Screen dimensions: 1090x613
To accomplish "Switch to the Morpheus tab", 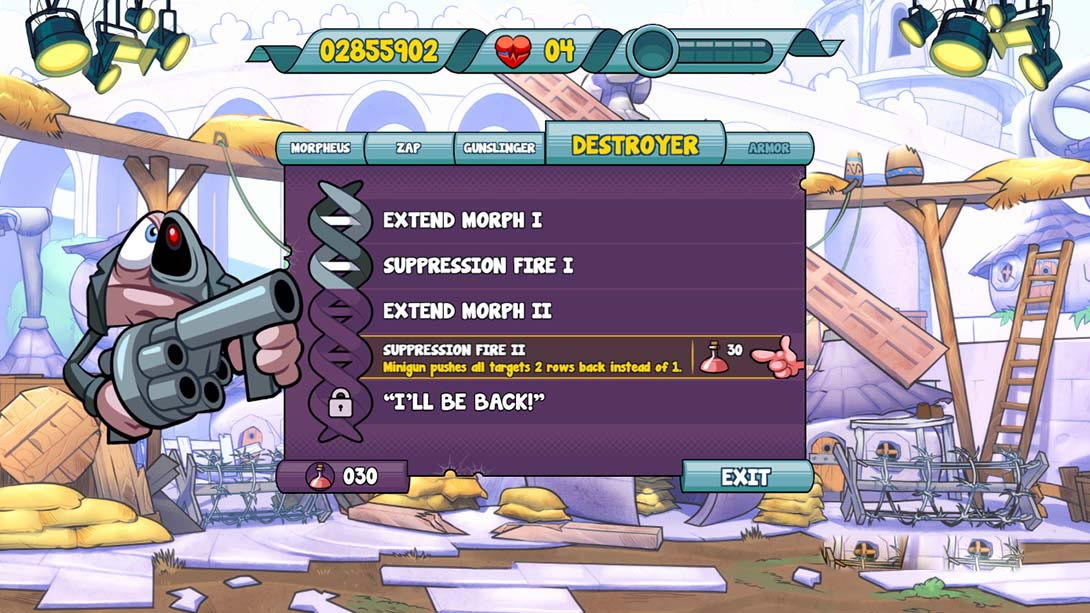I will pyautogui.click(x=320, y=148).
